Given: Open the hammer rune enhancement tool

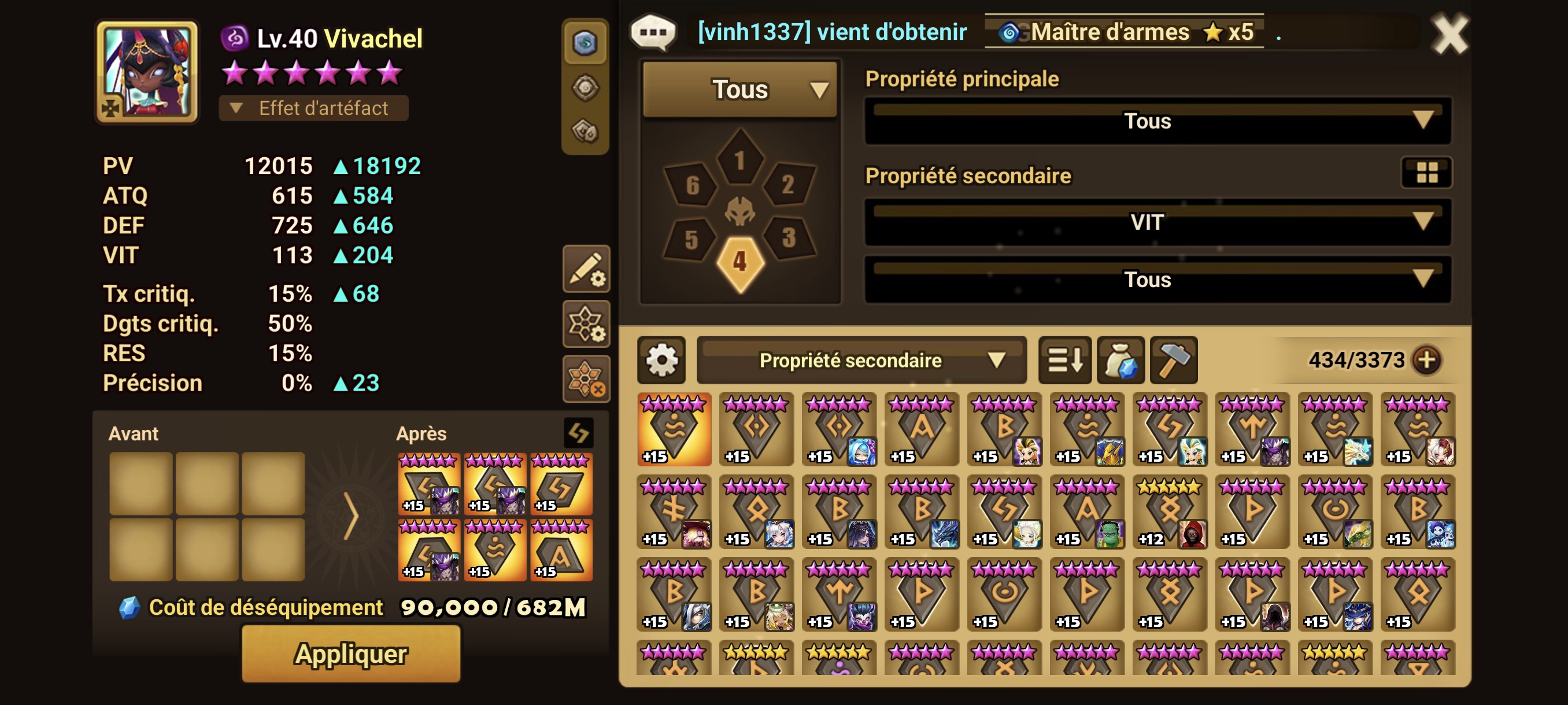Looking at the screenshot, I should point(1174,361).
